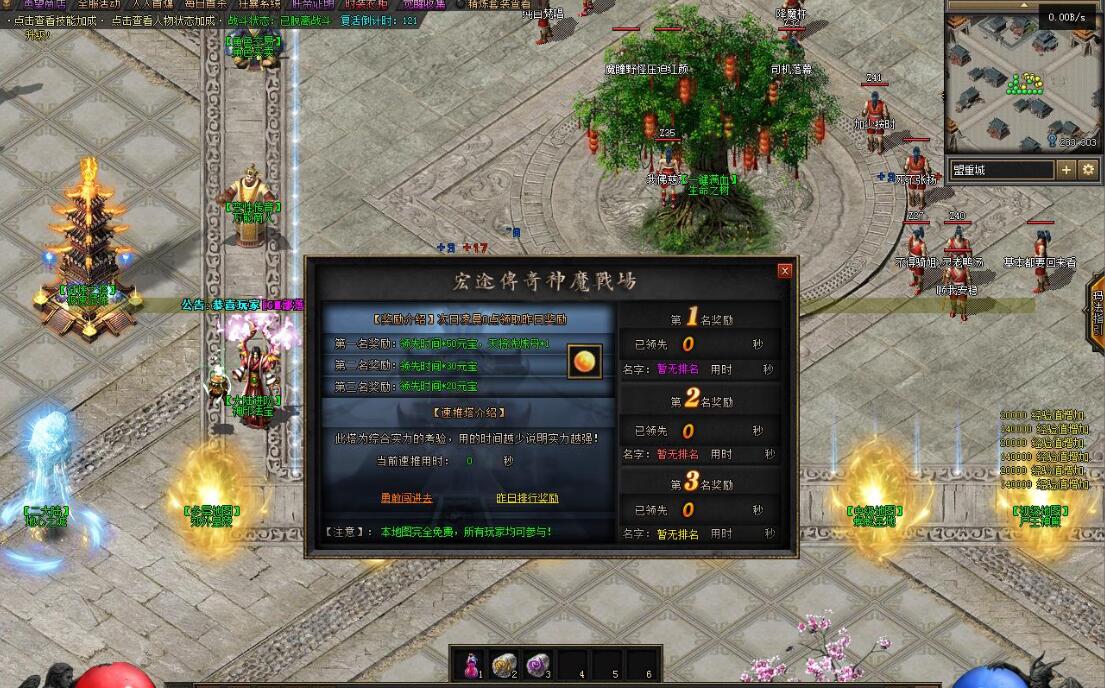Select the orange orb reward item icon
The image size is (1105, 688).
click(x=585, y=361)
